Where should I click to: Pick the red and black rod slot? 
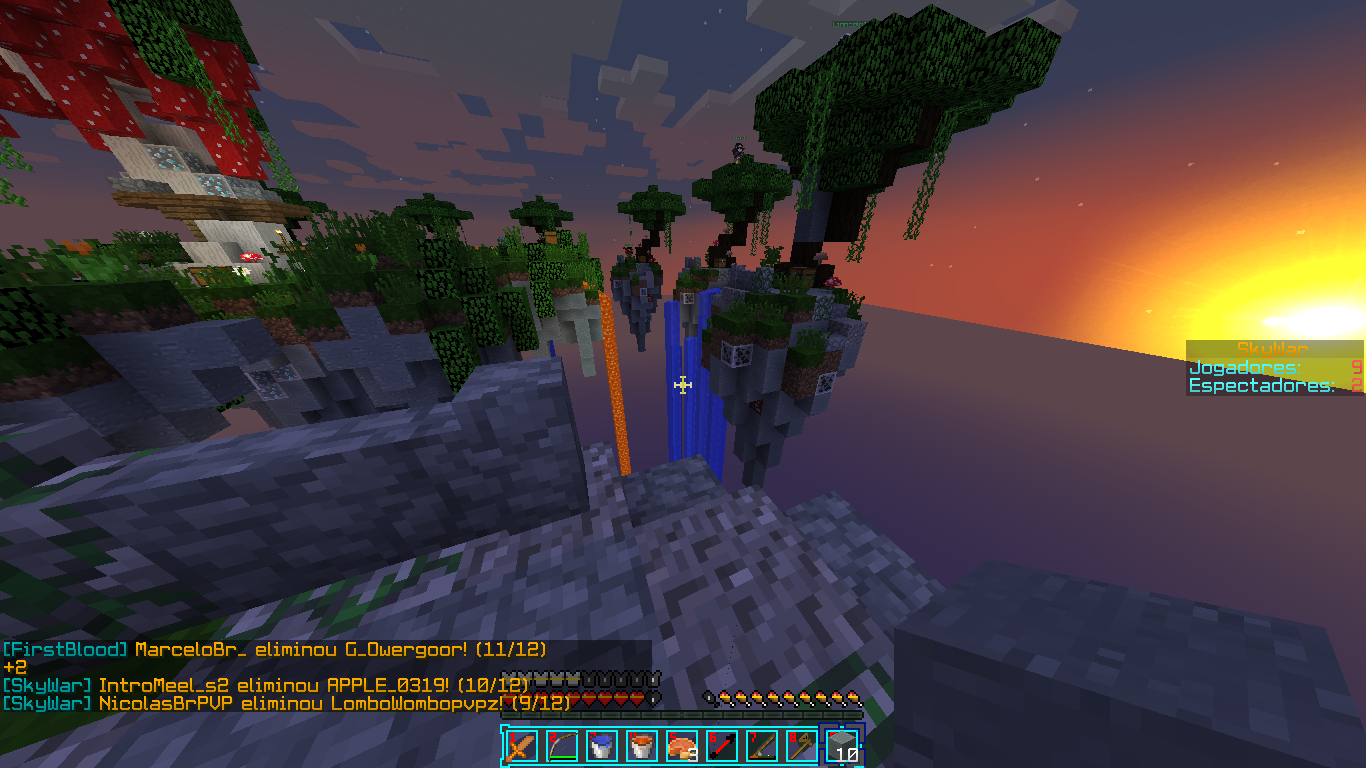point(721,746)
